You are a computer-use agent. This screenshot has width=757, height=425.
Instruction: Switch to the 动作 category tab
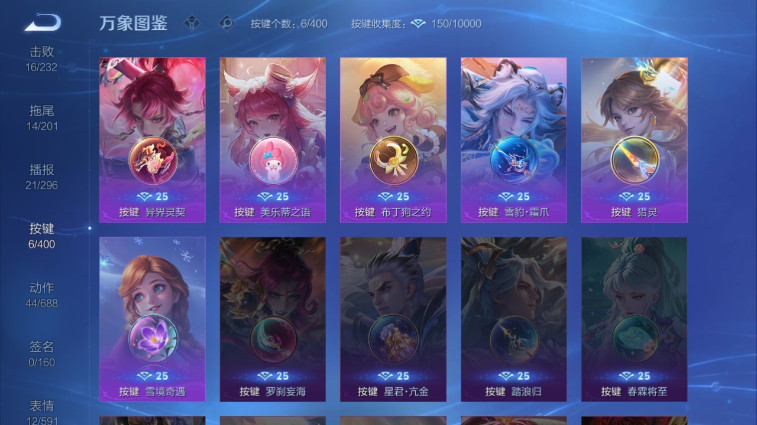[x=42, y=294]
